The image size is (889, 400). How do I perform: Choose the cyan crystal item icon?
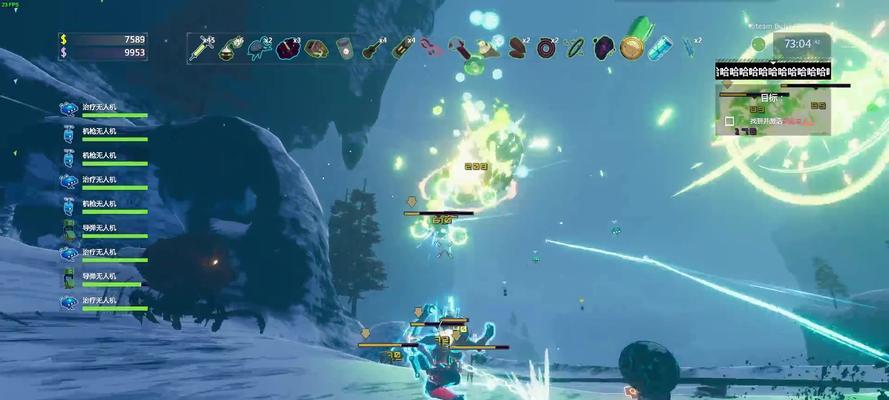tap(659, 46)
